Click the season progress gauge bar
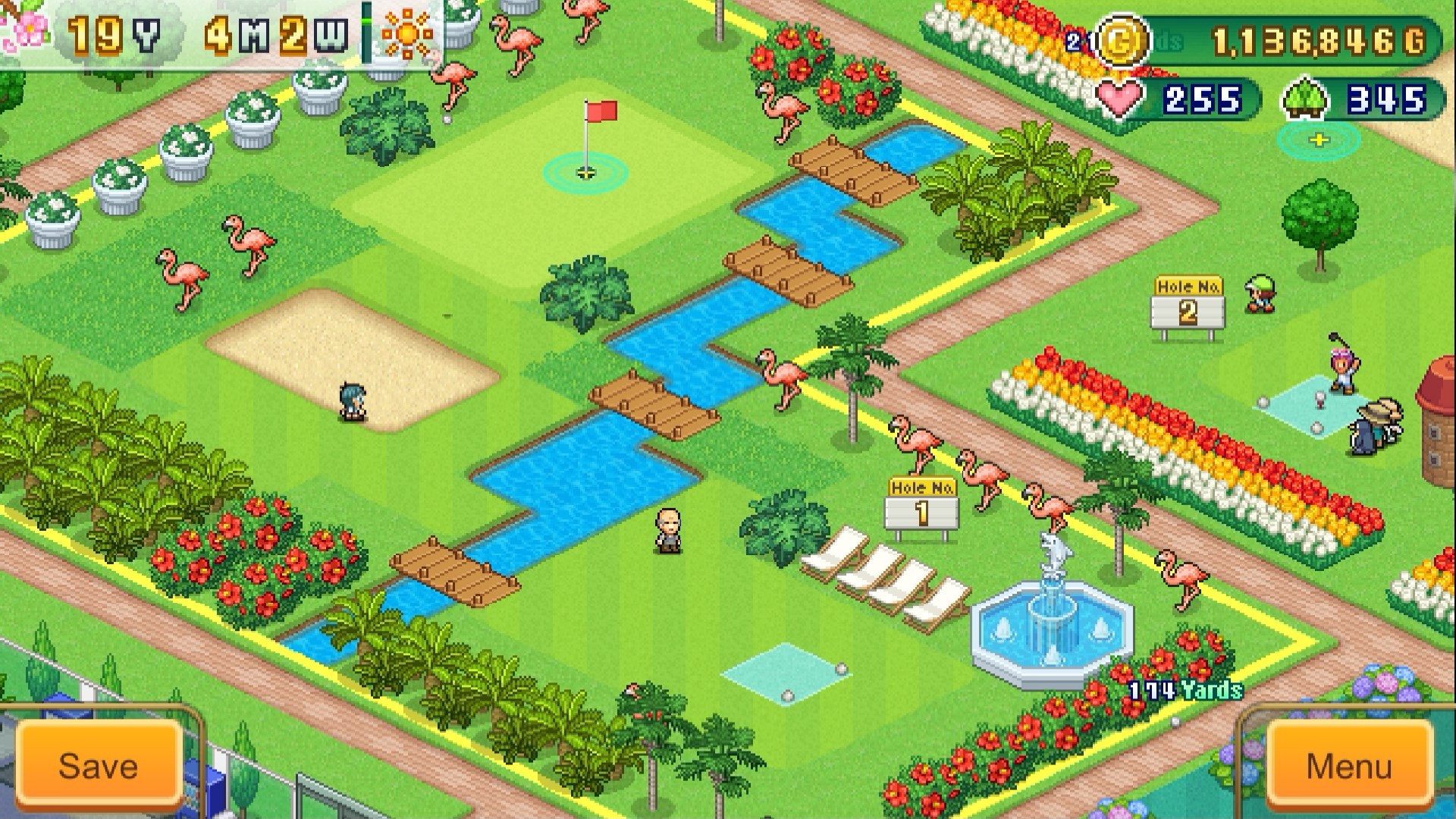 coord(367,34)
